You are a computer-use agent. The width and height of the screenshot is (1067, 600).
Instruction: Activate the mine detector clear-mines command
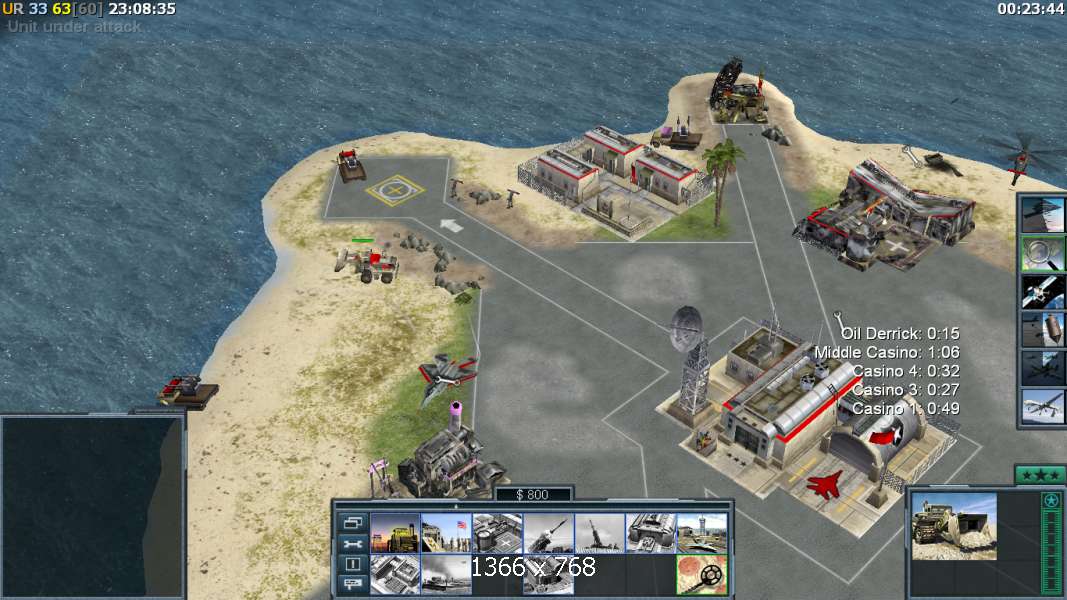point(701,575)
